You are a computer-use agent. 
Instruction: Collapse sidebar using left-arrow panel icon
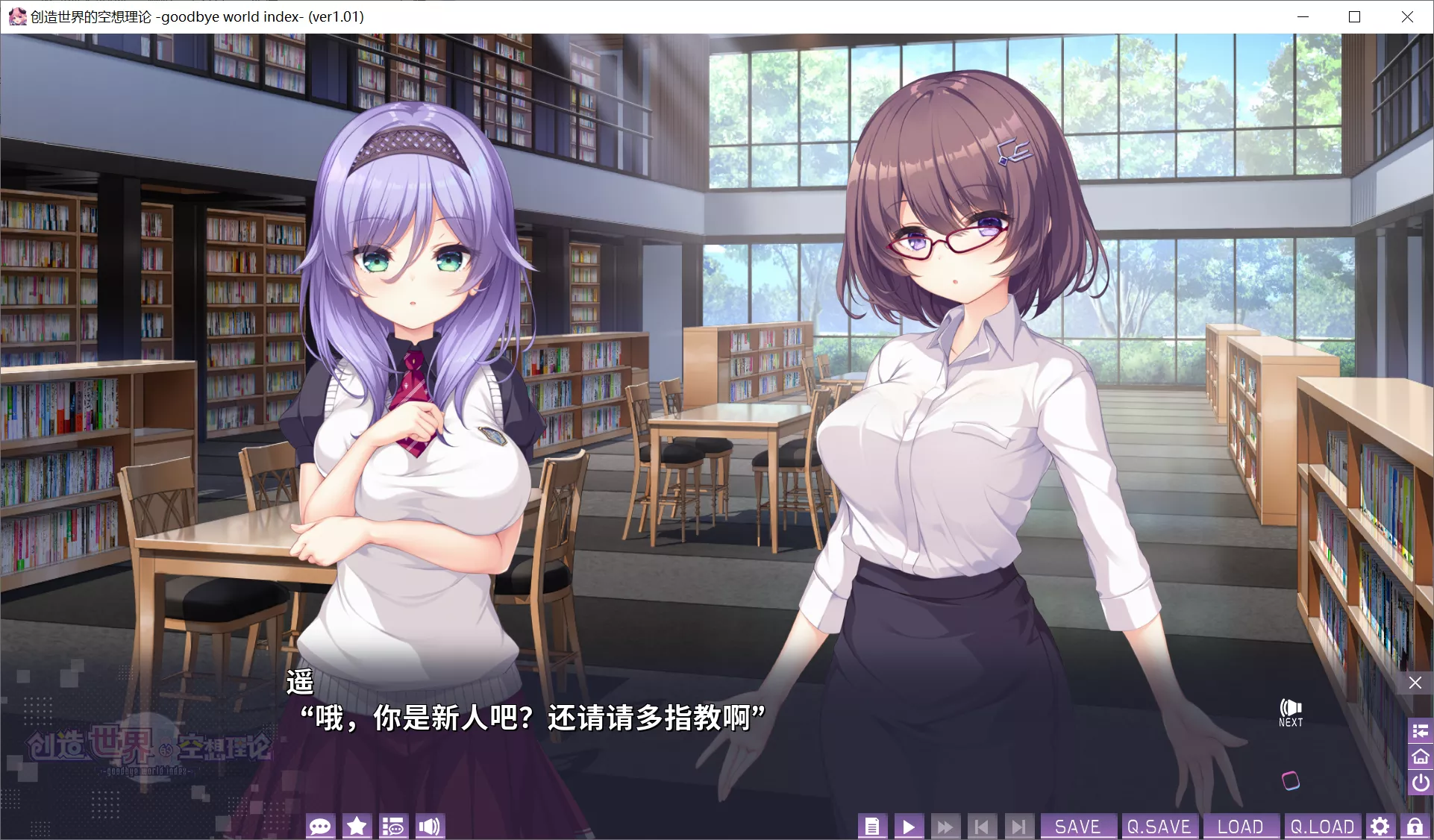pyautogui.click(x=1420, y=731)
